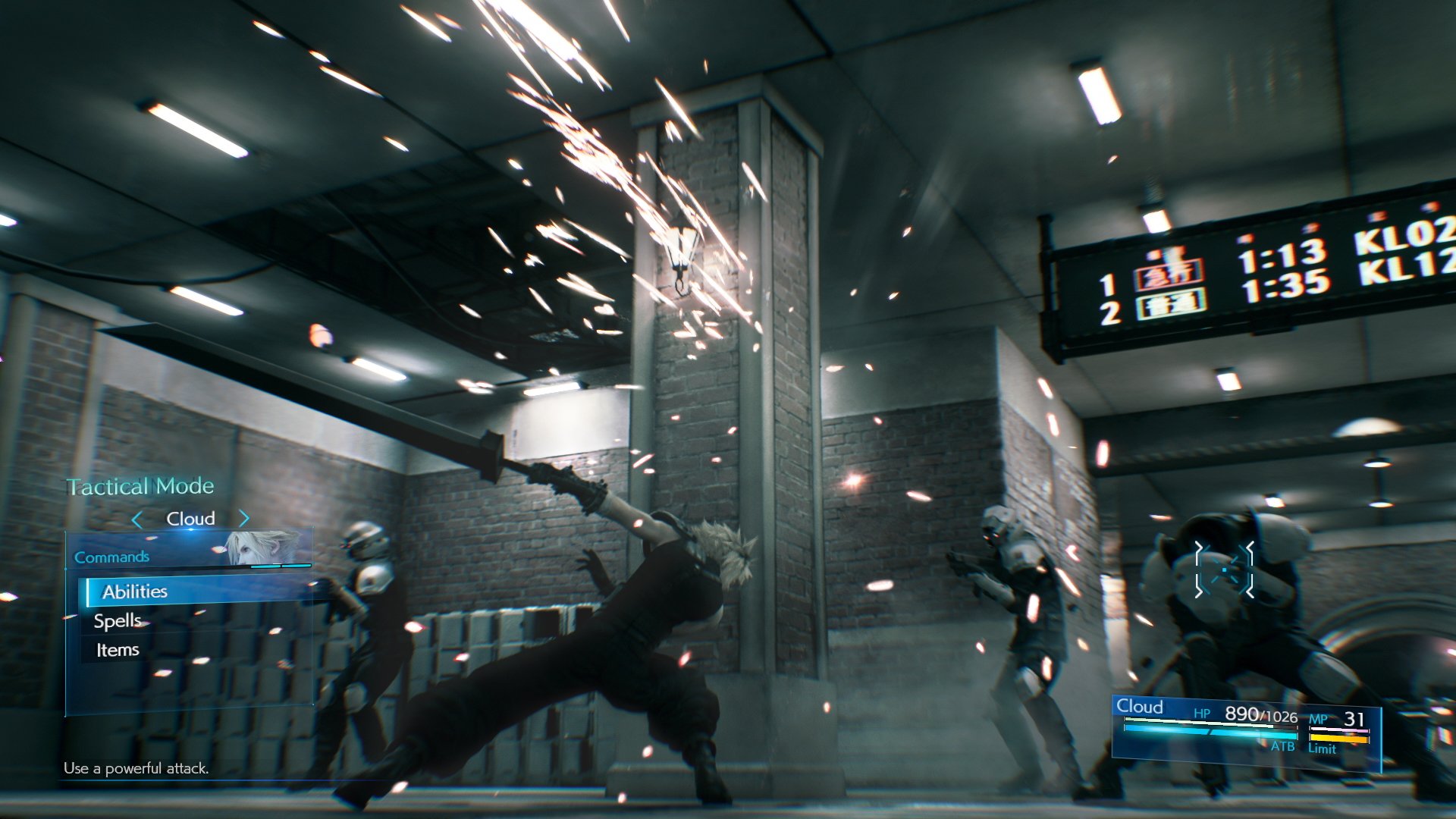Click the left chevron to switch from Cloud
1456x819 pixels.
[138, 519]
